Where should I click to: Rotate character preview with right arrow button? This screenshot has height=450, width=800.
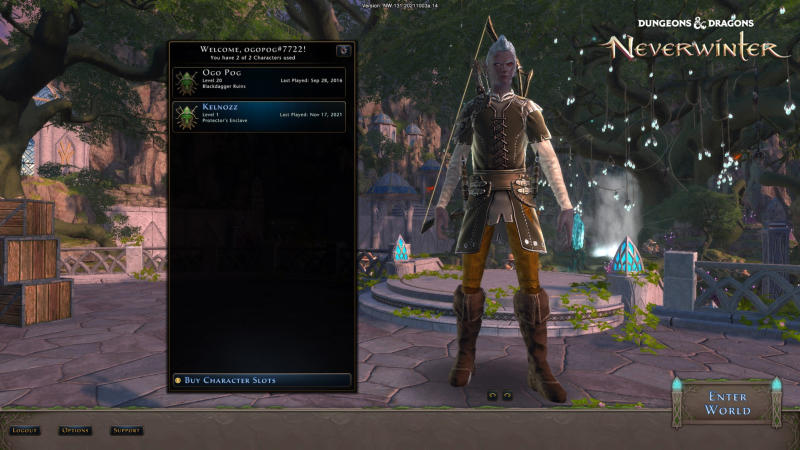(507, 395)
